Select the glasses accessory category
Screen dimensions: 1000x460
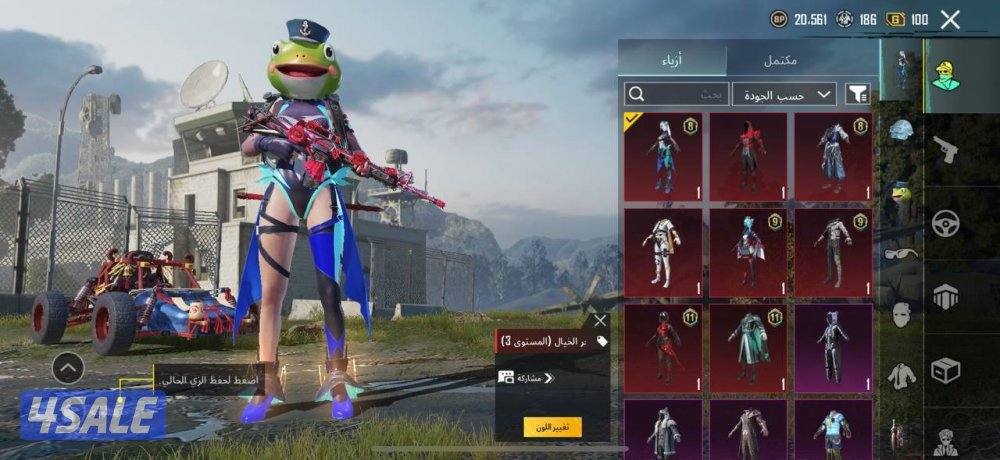point(901,254)
